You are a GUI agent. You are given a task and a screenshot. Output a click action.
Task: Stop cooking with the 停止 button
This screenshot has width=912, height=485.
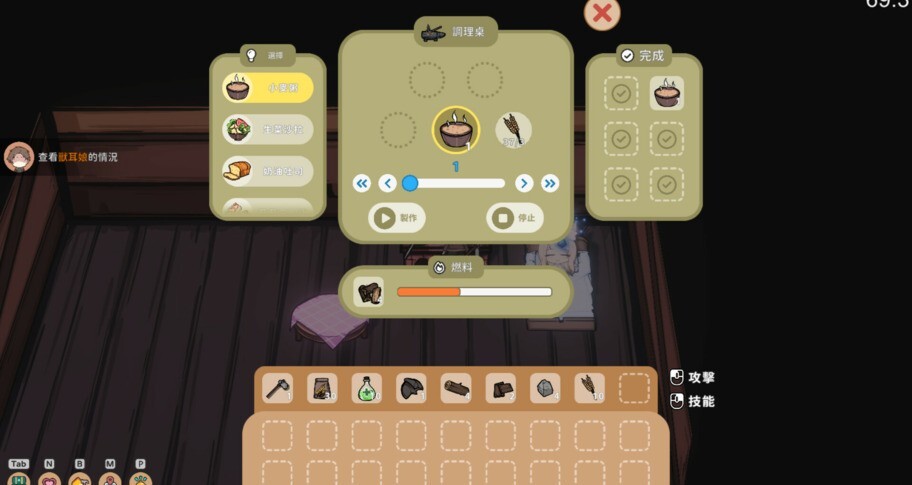coord(514,217)
